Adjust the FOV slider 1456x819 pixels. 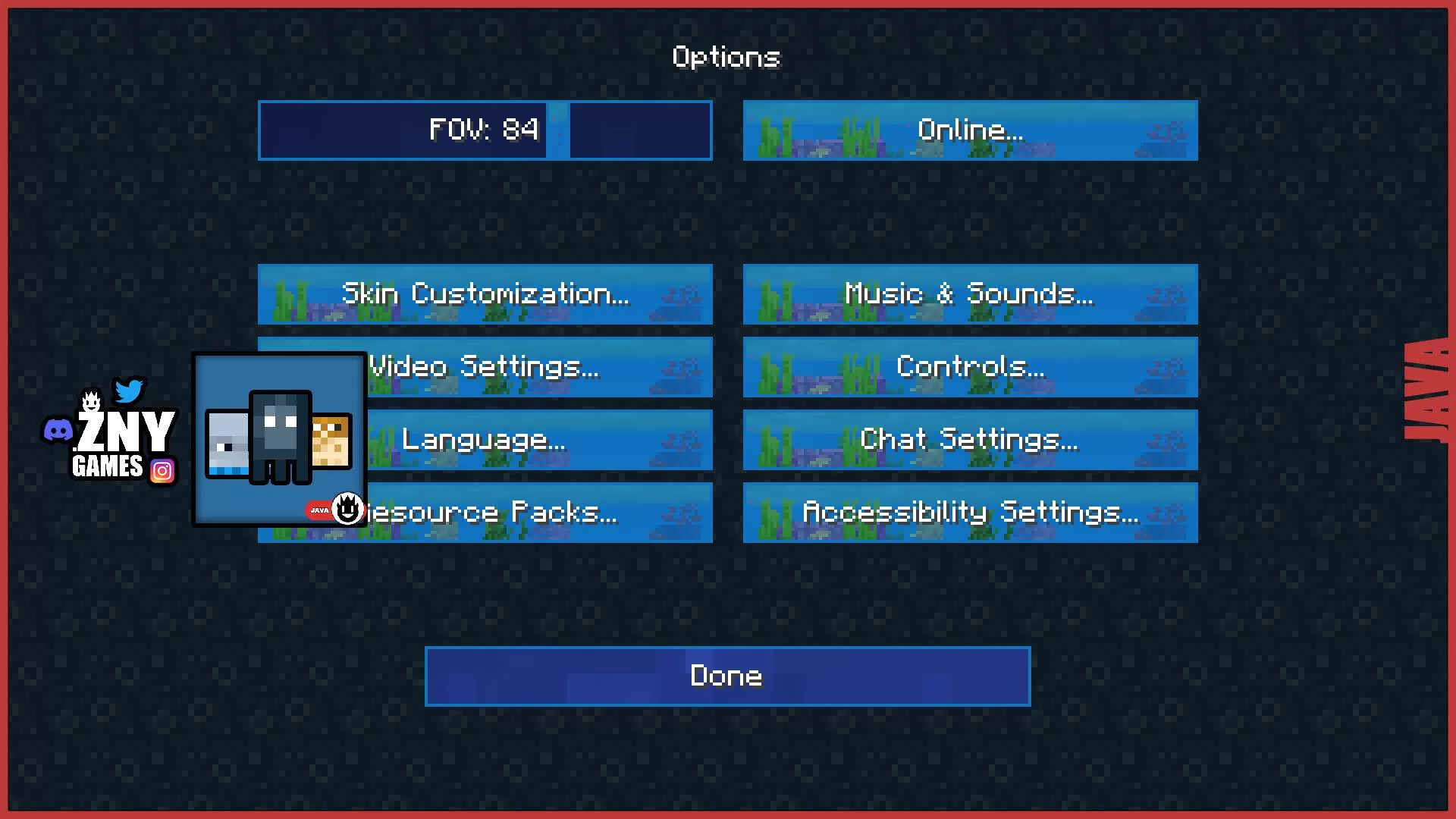coord(557,130)
